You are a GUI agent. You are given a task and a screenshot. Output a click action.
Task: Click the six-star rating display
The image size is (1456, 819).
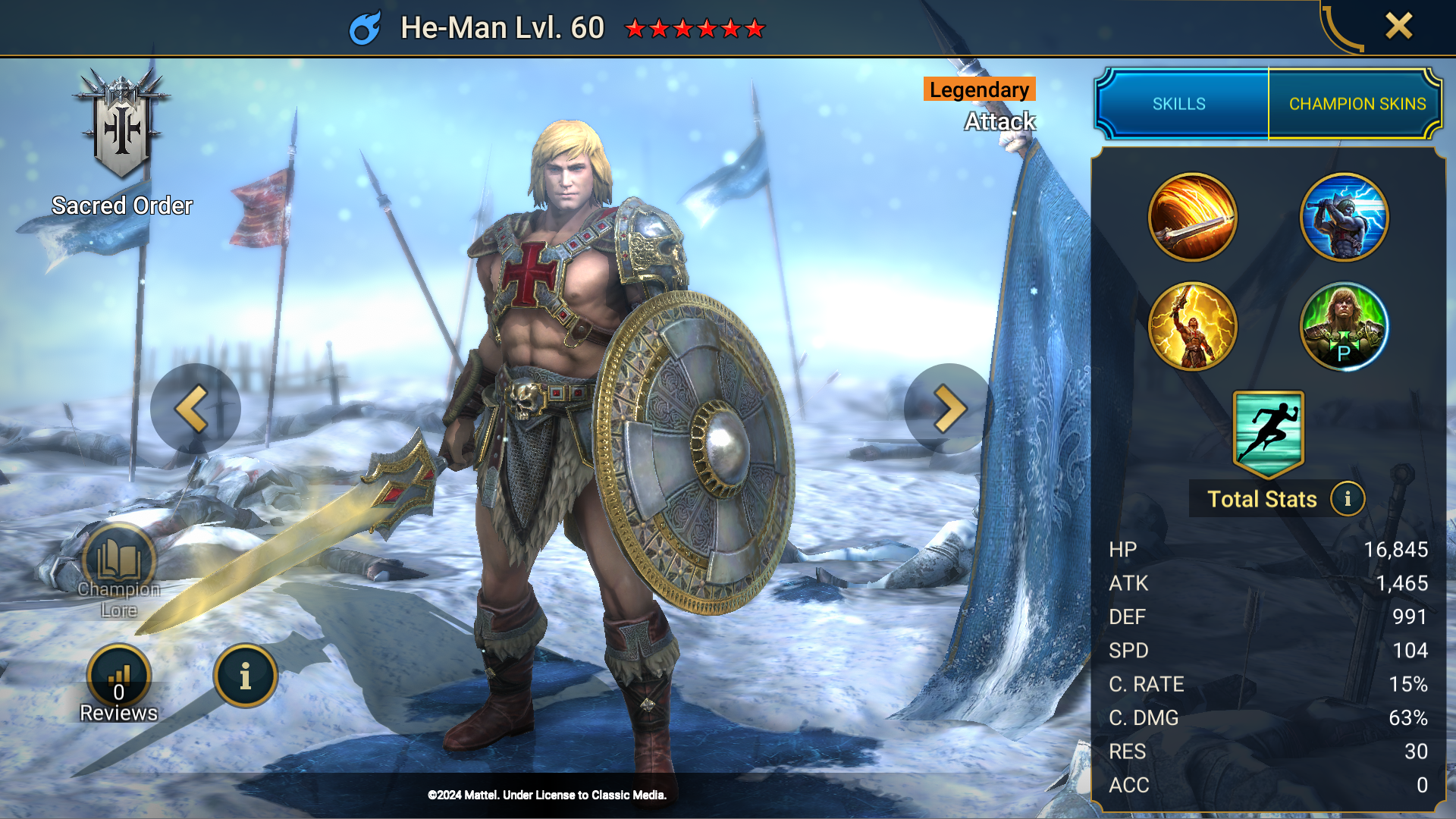(x=692, y=29)
